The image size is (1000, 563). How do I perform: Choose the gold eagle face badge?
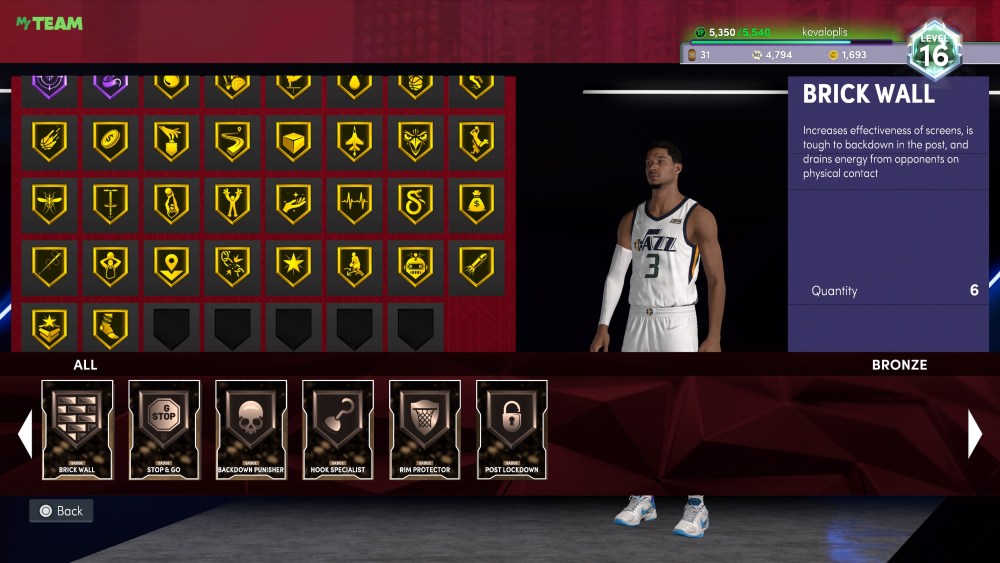[x=415, y=141]
